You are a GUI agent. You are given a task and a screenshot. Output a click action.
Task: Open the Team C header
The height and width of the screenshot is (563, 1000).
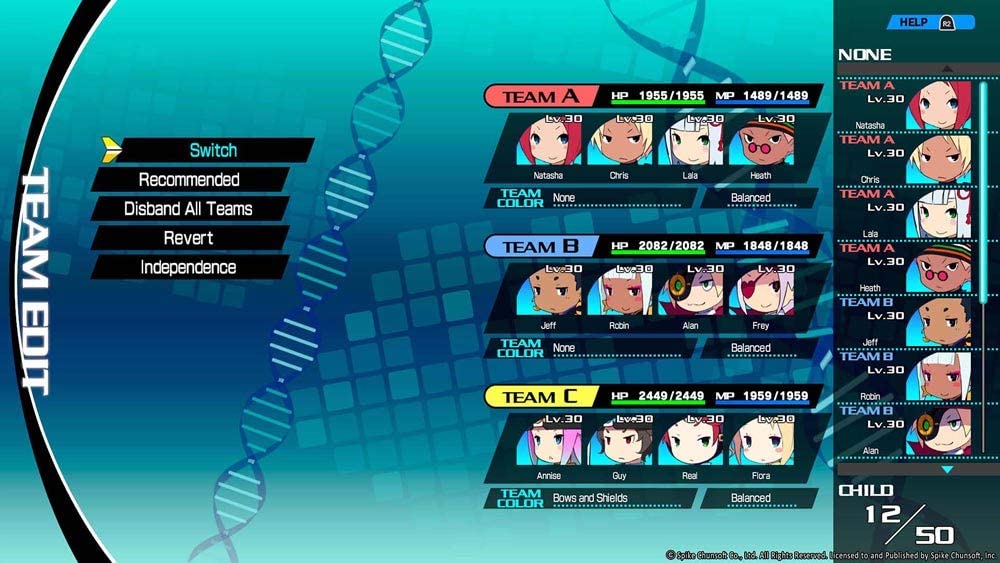pyautogui.click(x=541, y=397)
